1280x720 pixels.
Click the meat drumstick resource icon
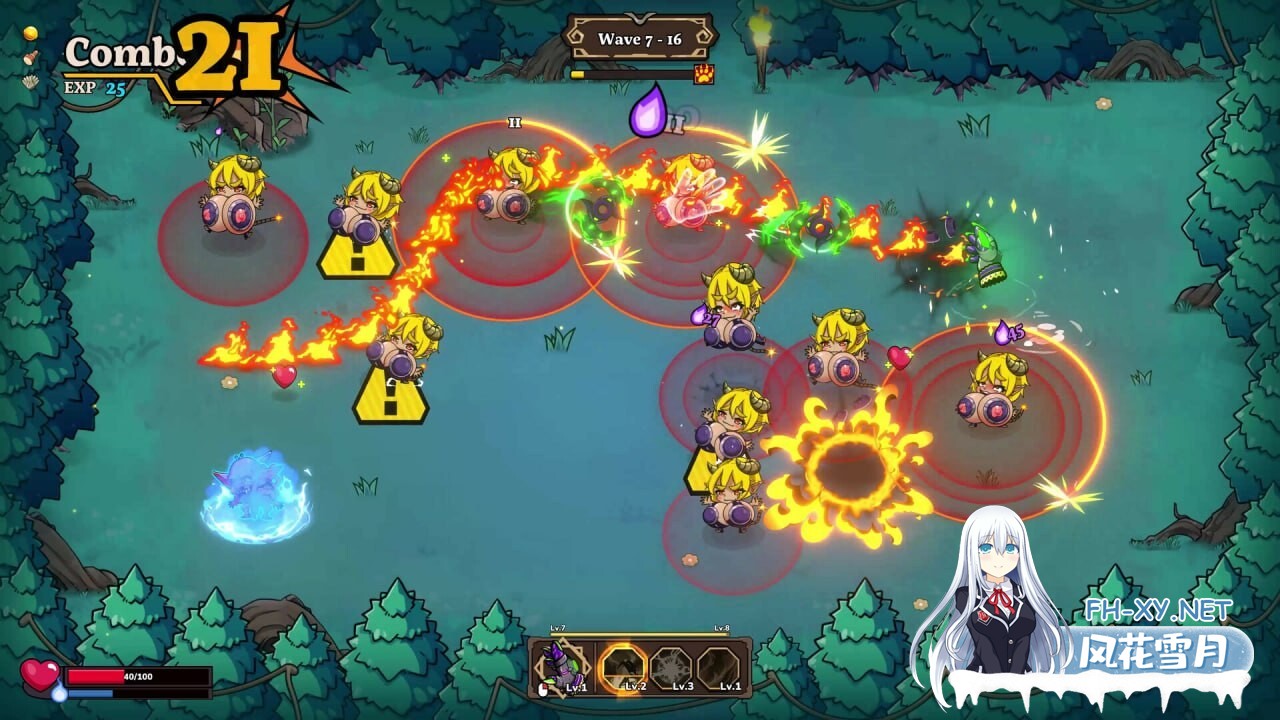point(30,57)
